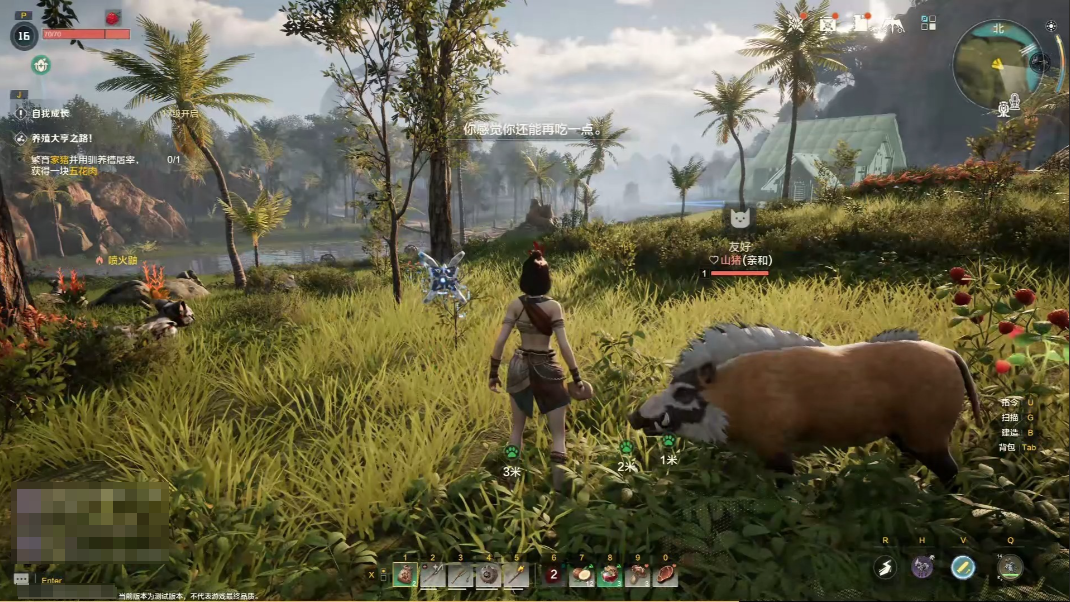
Task: Click the green home icon under level
Action: point(41,65)
